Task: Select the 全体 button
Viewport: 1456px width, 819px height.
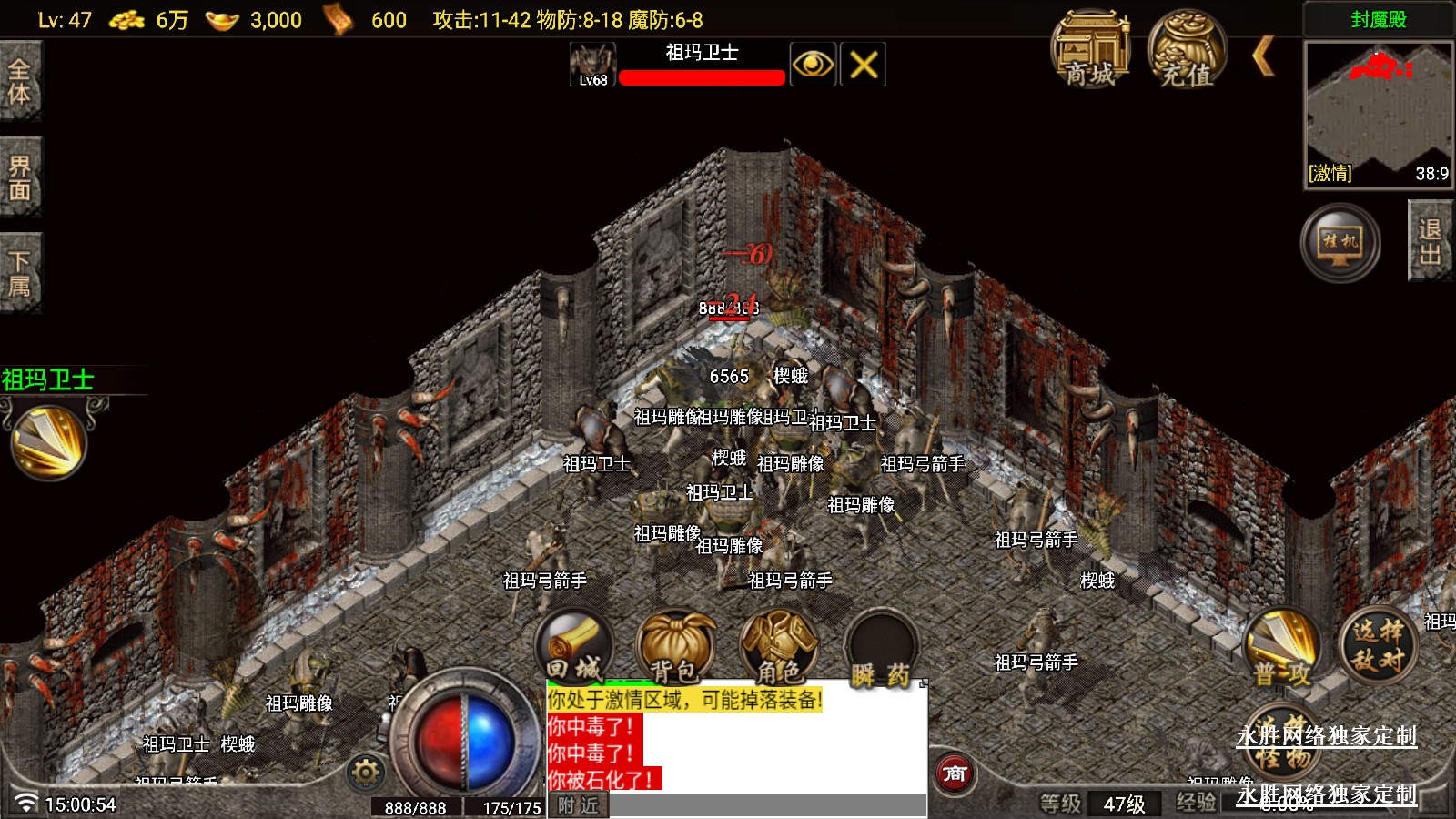Action: (20, 82)
